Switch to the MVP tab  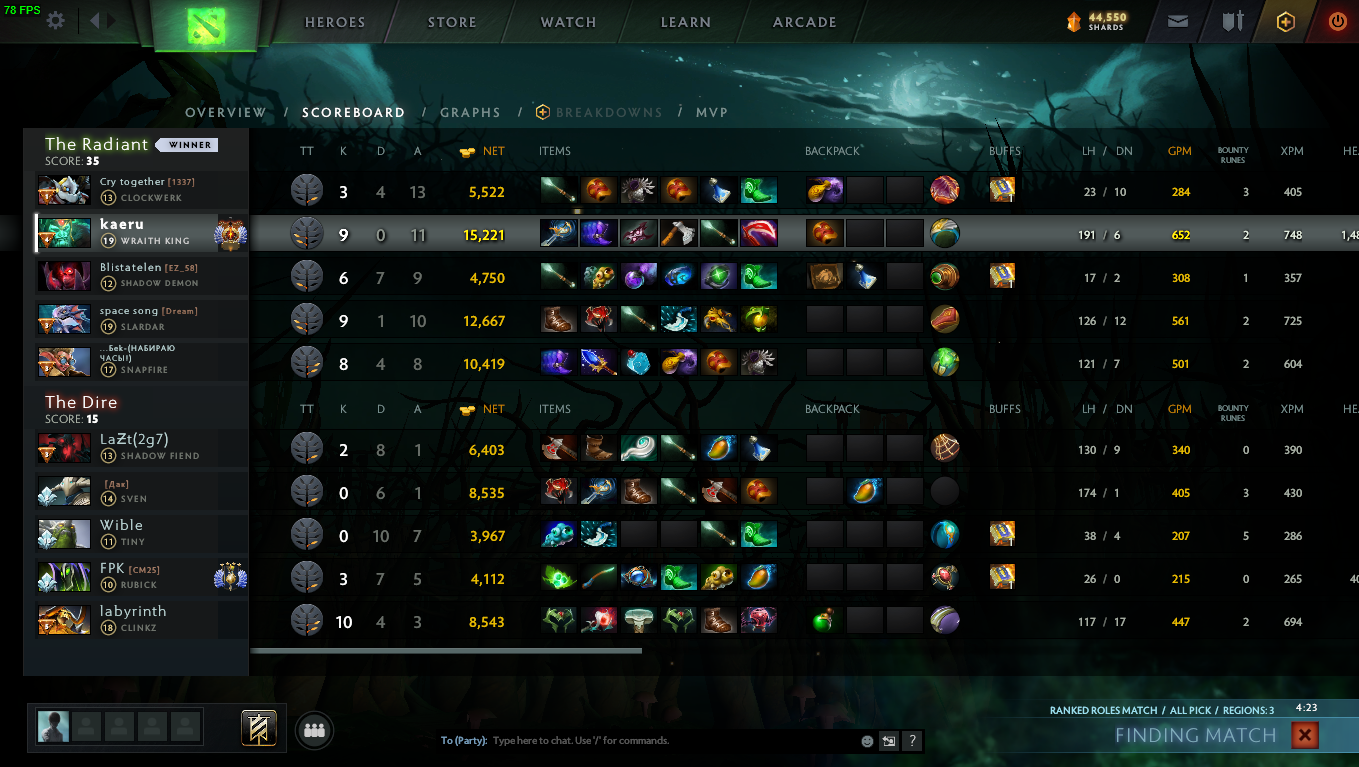coord(712,113)
